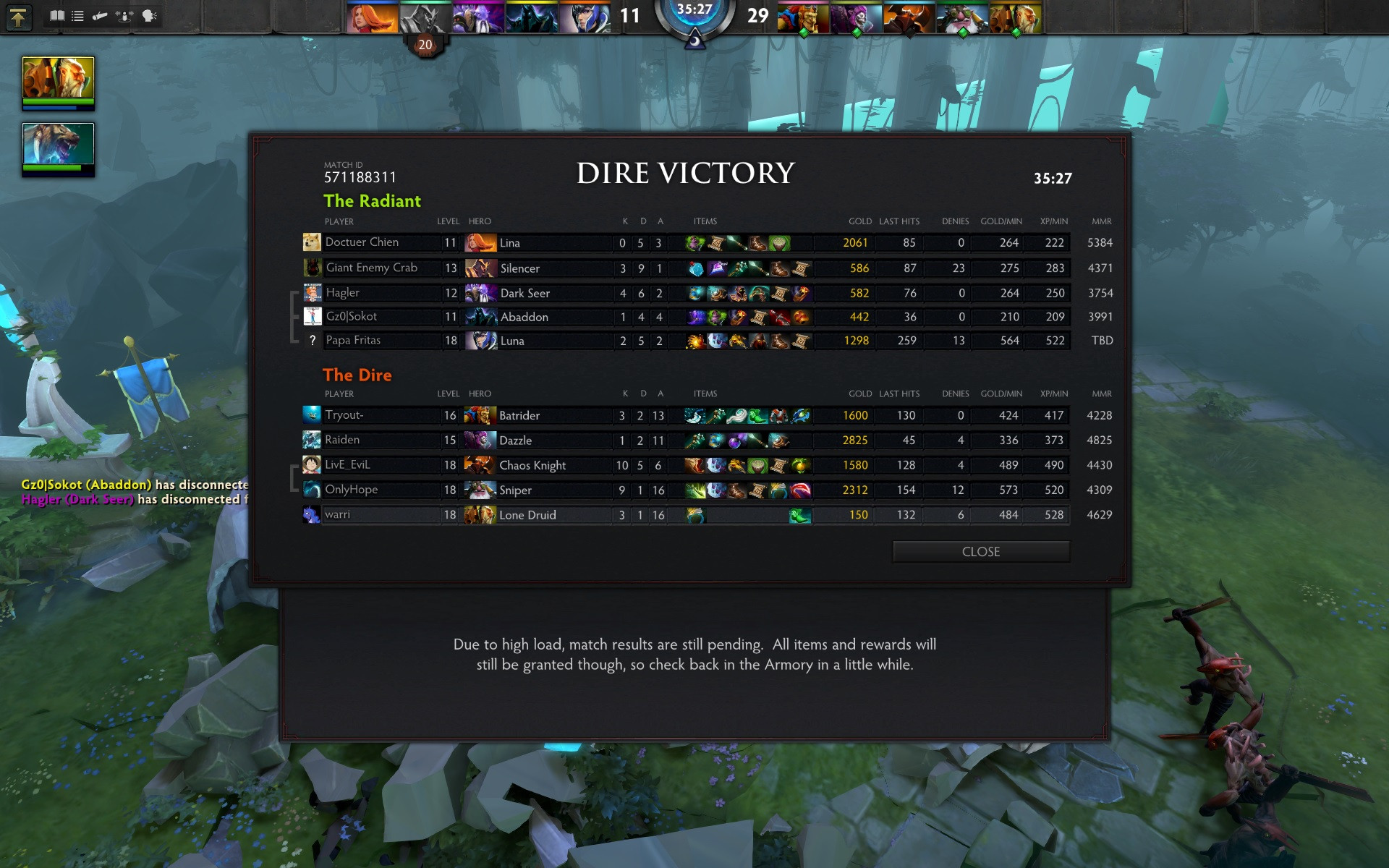This screenshot has height=868, width=1389.
Task: Click the telescope icon in the top menu
Action: coord(100,15)
